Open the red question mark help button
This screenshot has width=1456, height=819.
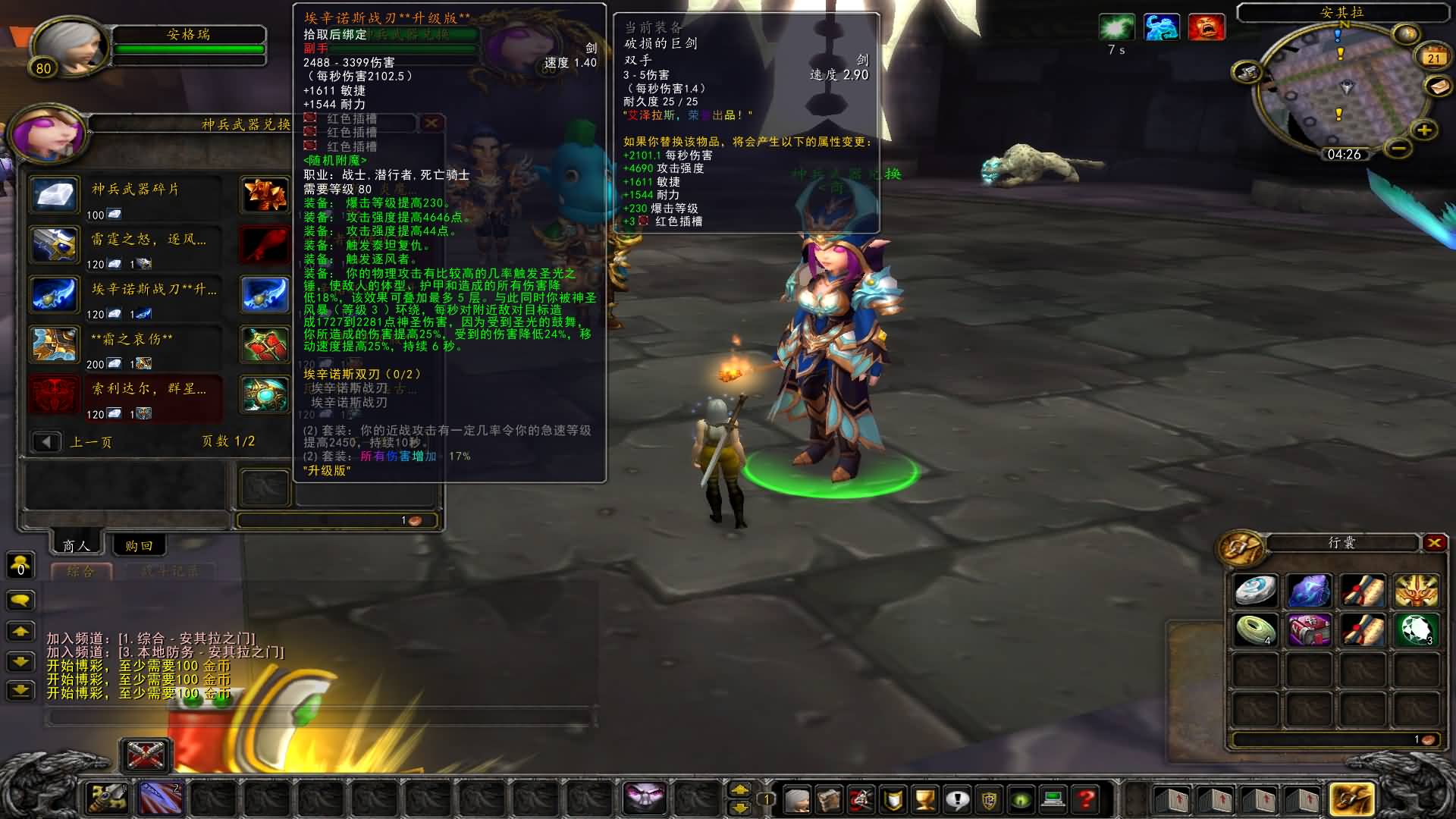1086,799
